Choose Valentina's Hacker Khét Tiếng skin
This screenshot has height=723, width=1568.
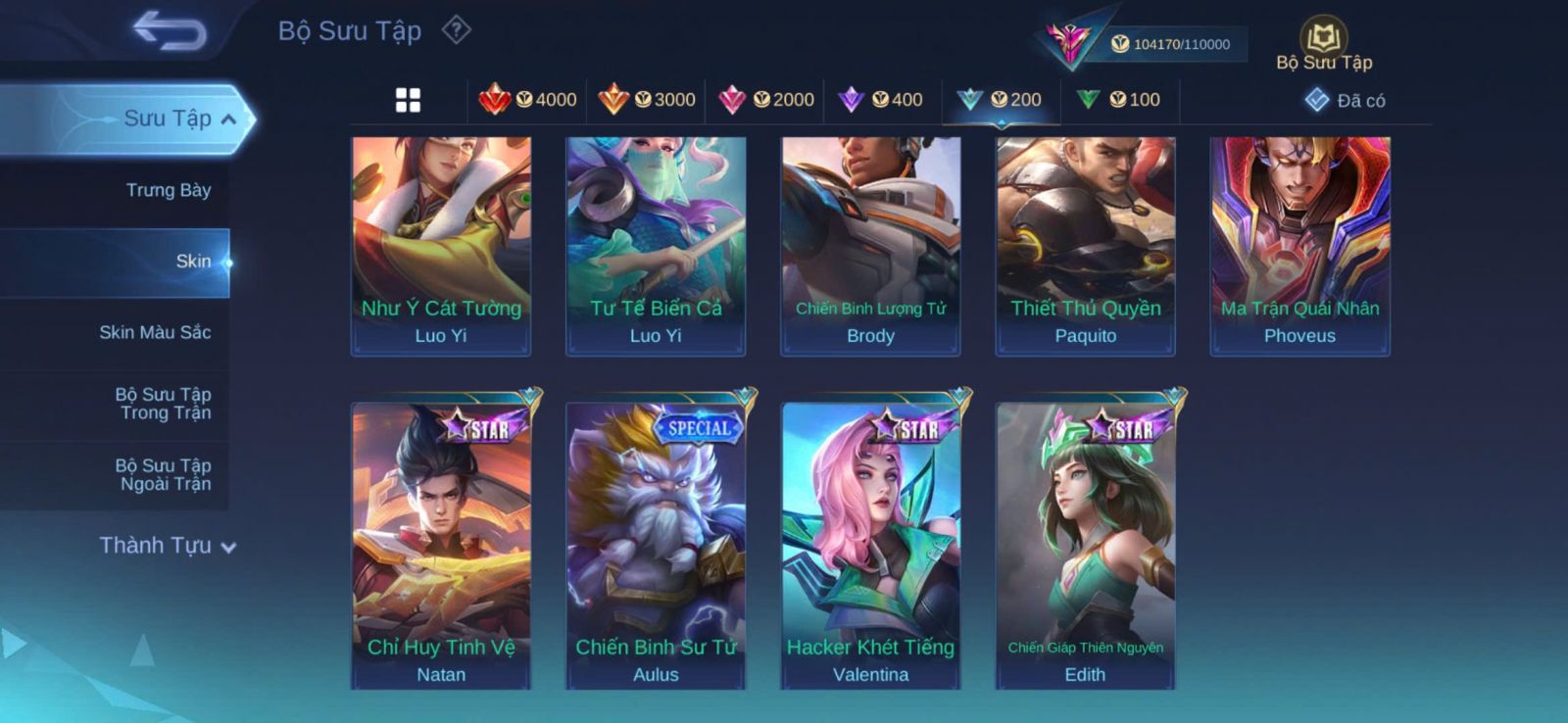click(870, 545)
